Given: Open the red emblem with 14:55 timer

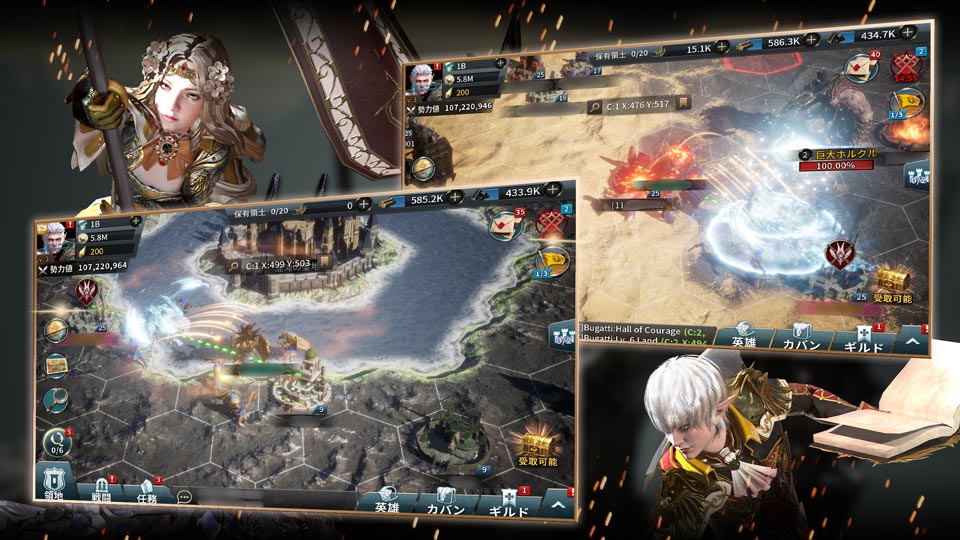Looking at the screenshot, I should (907, 67).
